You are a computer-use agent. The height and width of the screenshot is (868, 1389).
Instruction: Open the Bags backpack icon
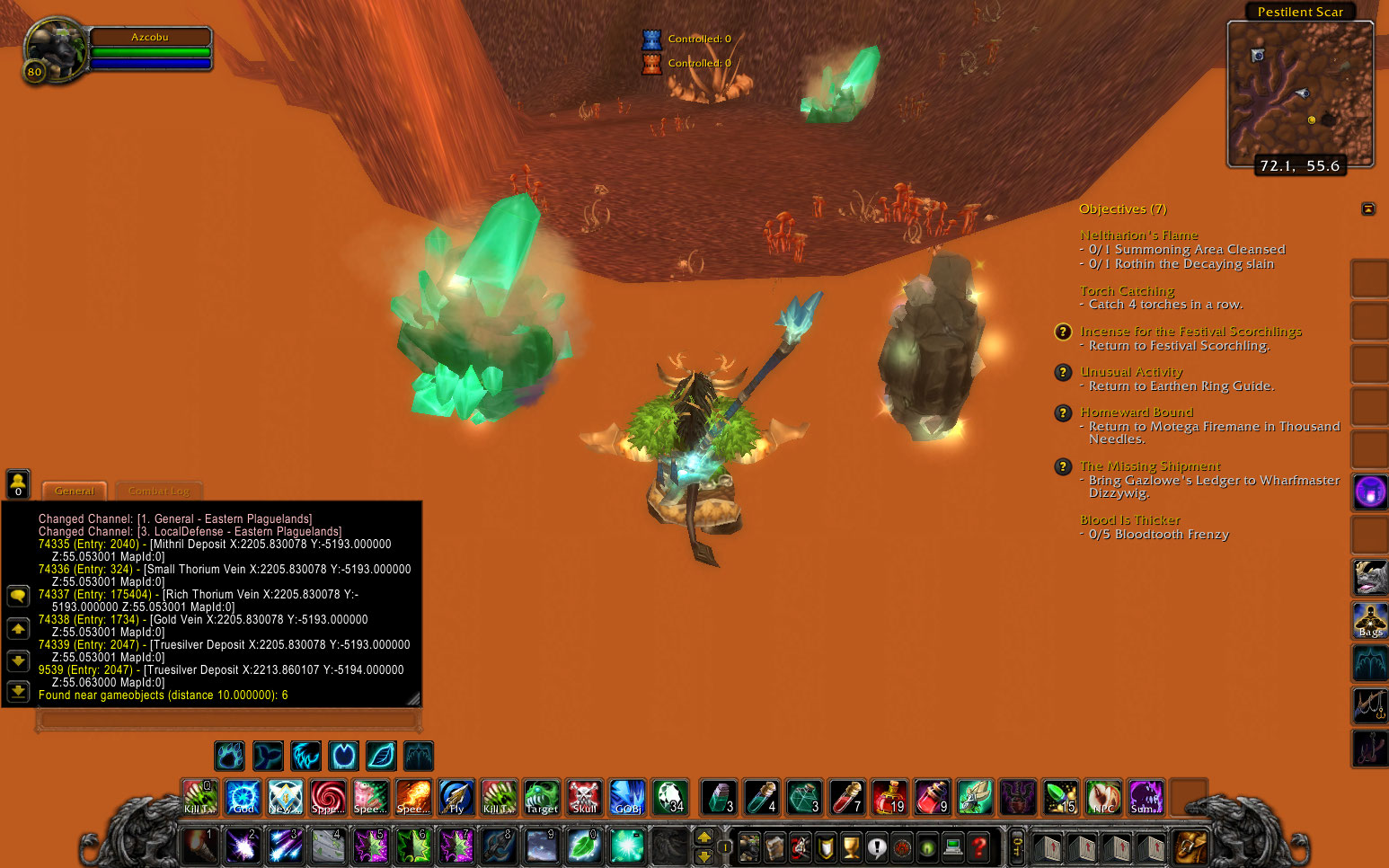point(1369,620)
